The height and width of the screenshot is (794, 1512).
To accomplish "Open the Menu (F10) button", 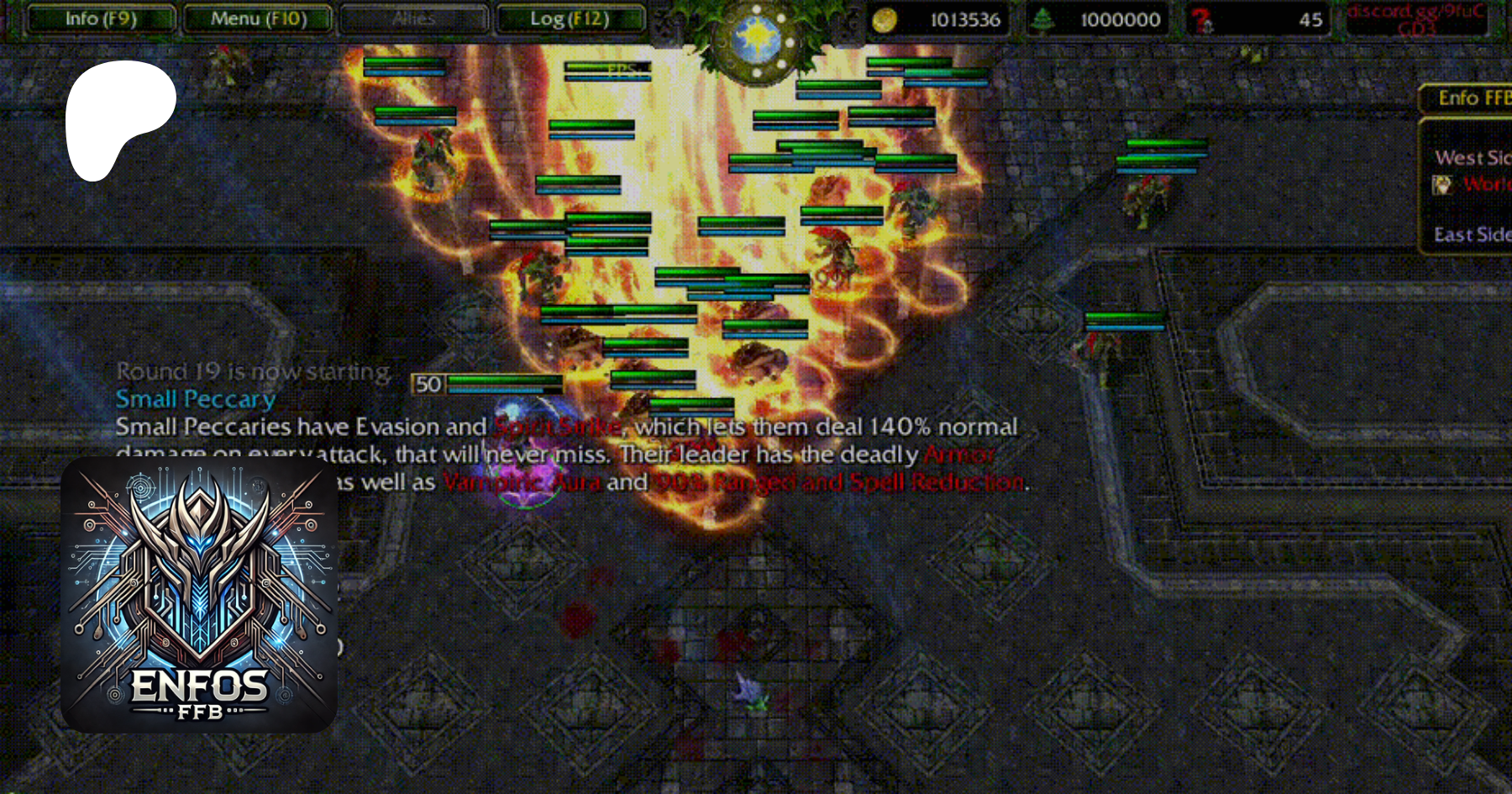I will (258, 18).
